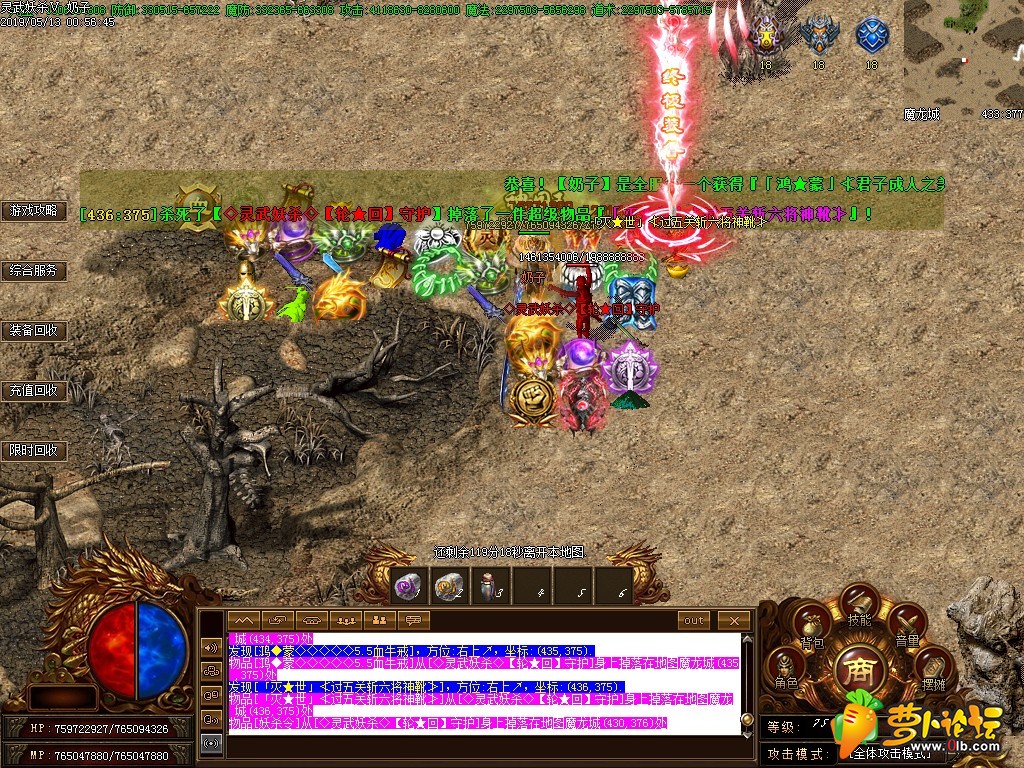Click the chat panel's out button
1024x768 pixels.
point(694,620)
